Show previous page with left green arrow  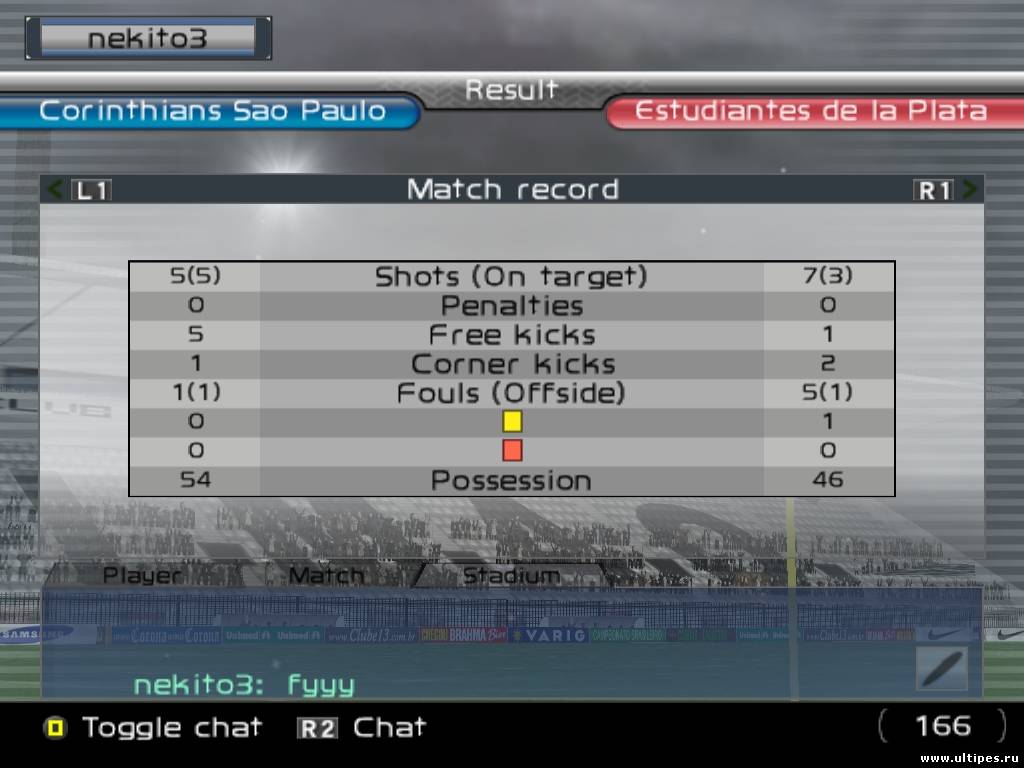(x=55, y=189)
